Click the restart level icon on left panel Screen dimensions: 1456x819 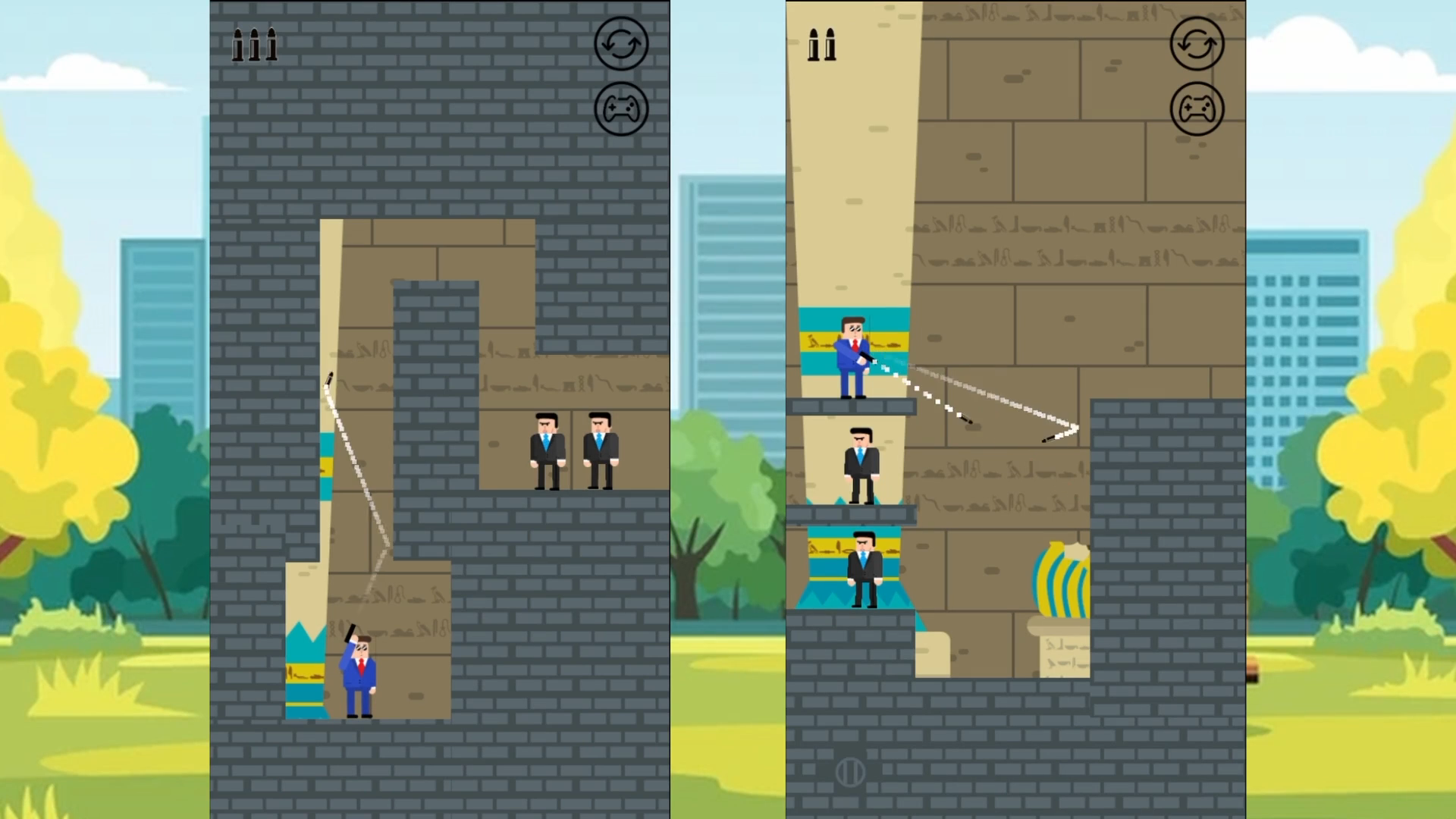tap(620, 43)
